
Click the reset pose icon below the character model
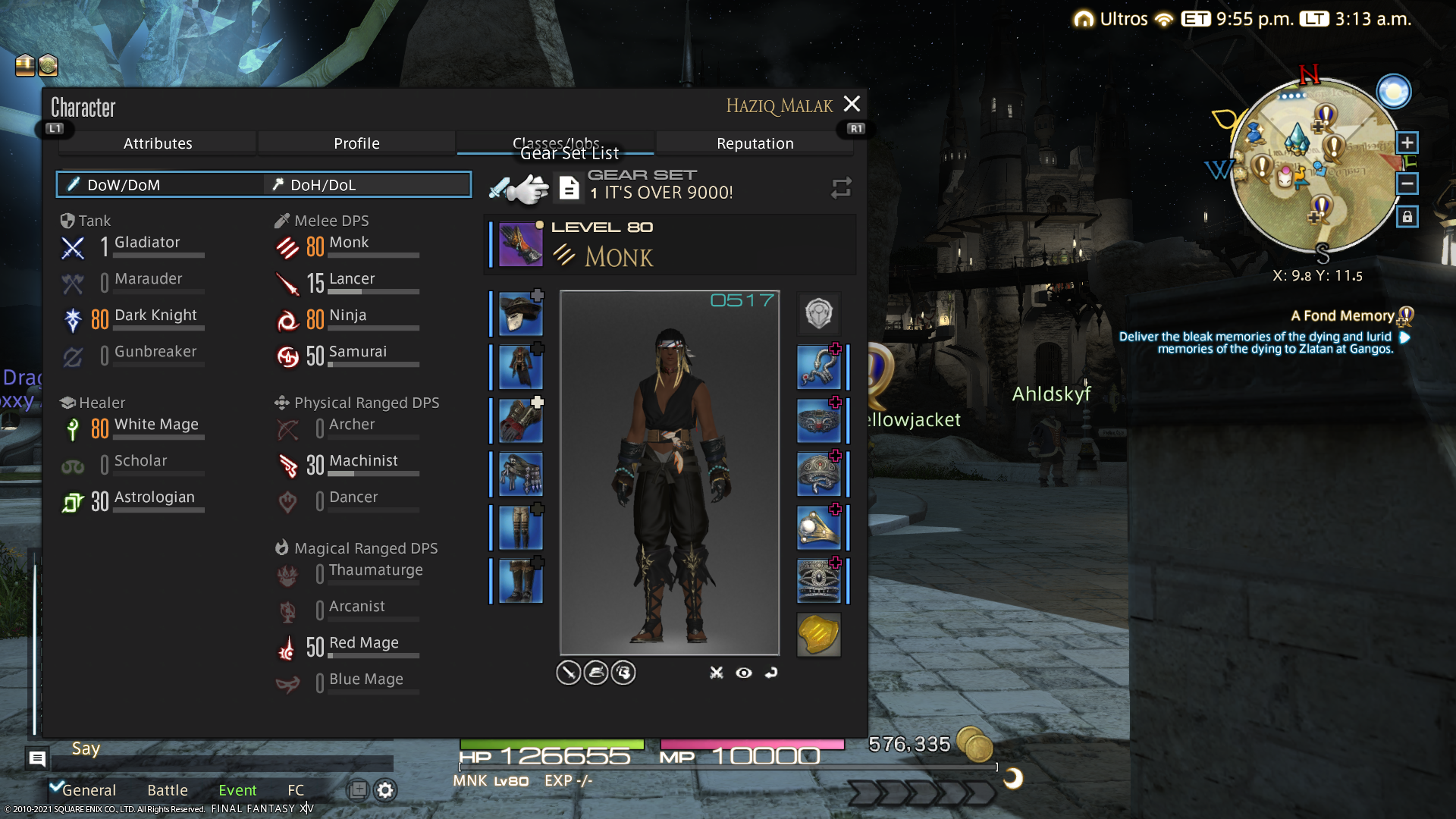771,673
